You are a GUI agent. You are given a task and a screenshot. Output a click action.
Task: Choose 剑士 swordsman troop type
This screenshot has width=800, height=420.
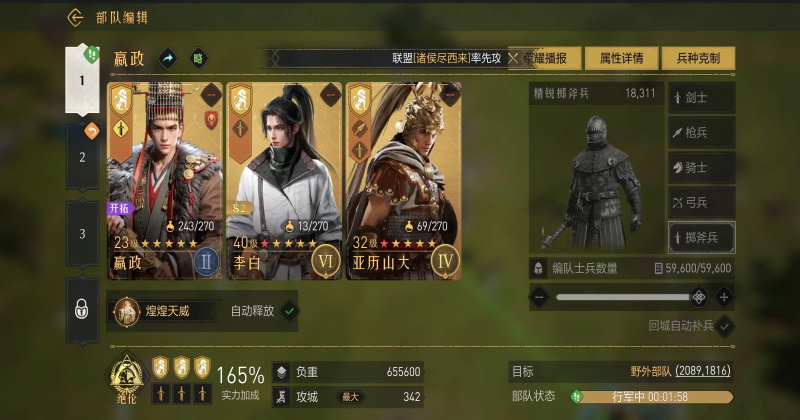pos(701,98)
